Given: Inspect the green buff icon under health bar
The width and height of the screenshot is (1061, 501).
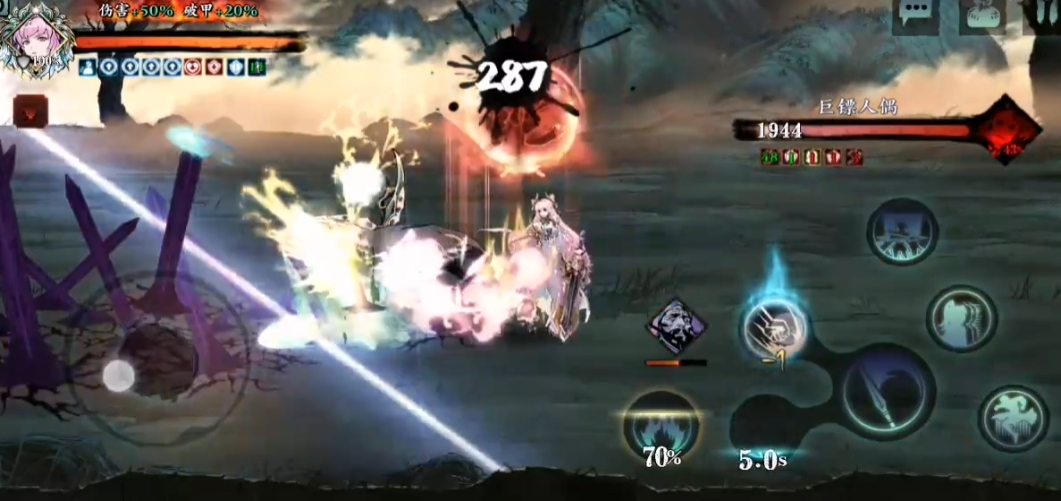Looking at the screenshot, I should coord(257,67).
